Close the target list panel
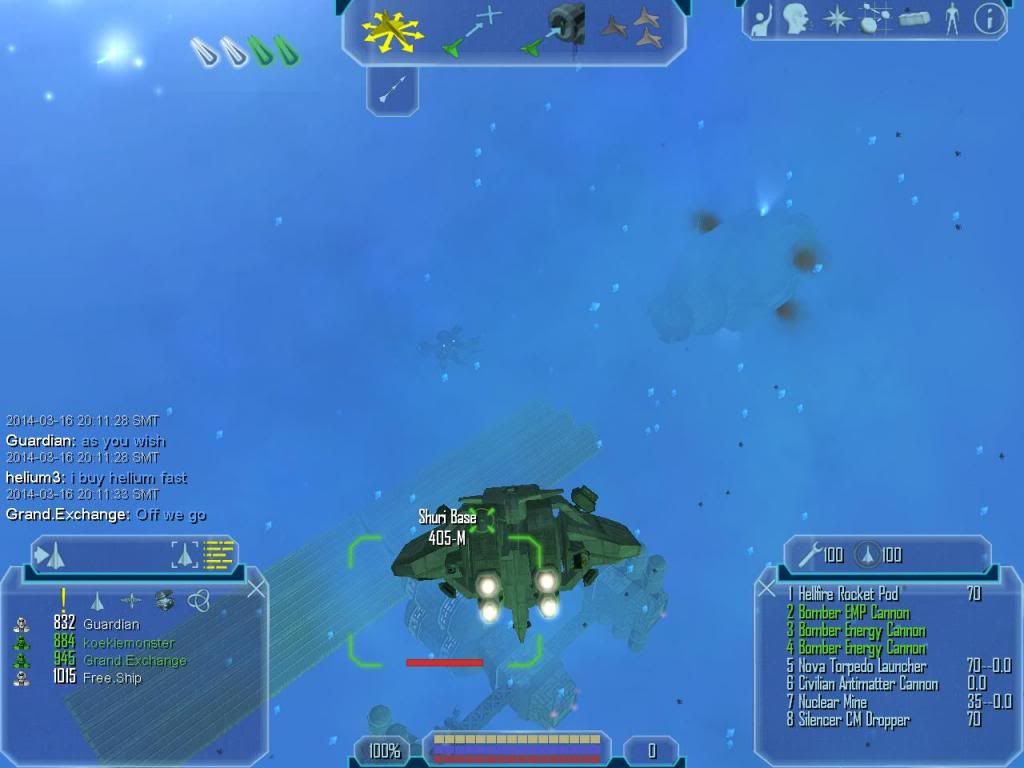 pyautogui.click(x=256, y=589)
